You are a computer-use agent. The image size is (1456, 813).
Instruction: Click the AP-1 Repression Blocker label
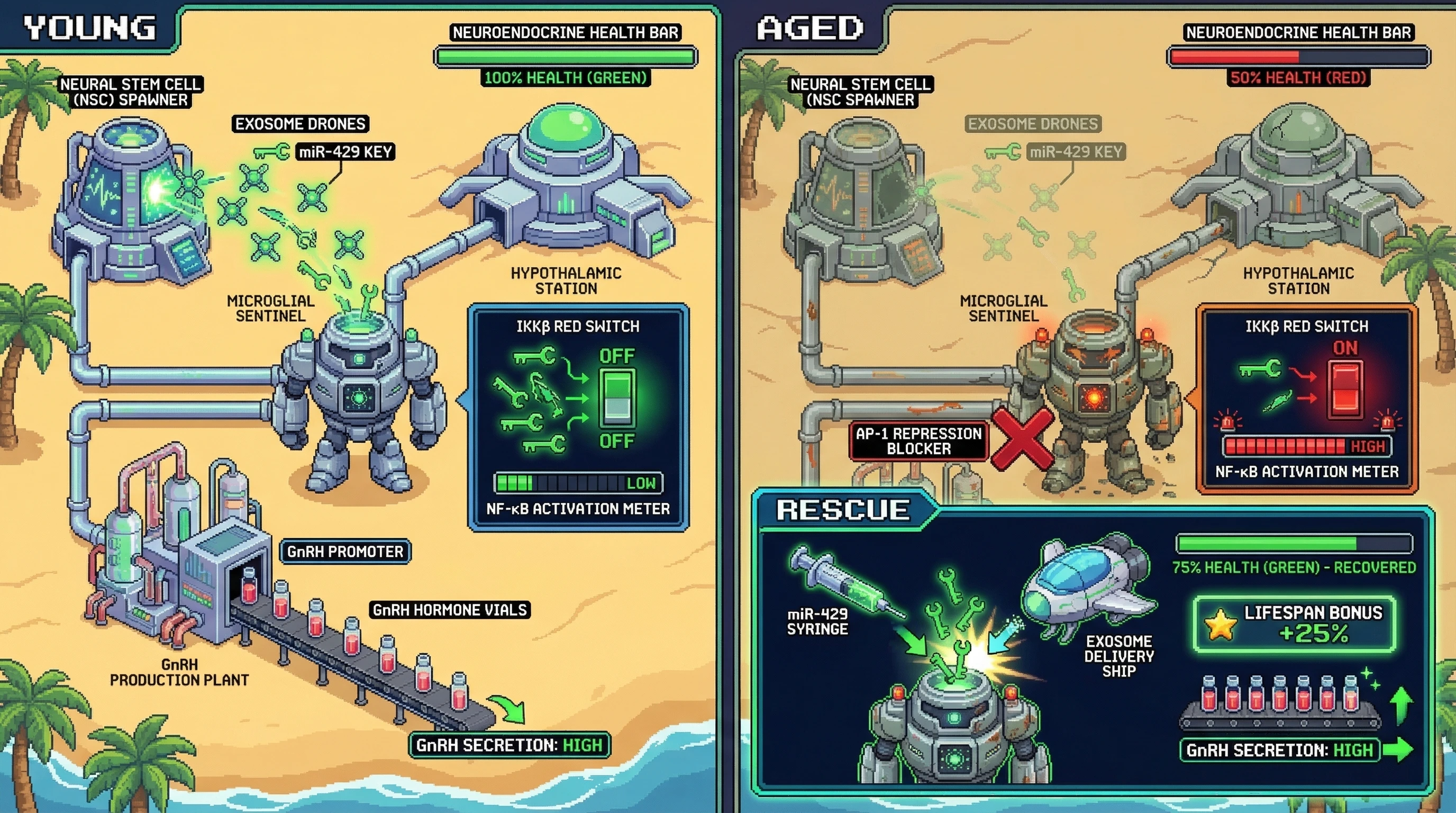coord(918,441)
